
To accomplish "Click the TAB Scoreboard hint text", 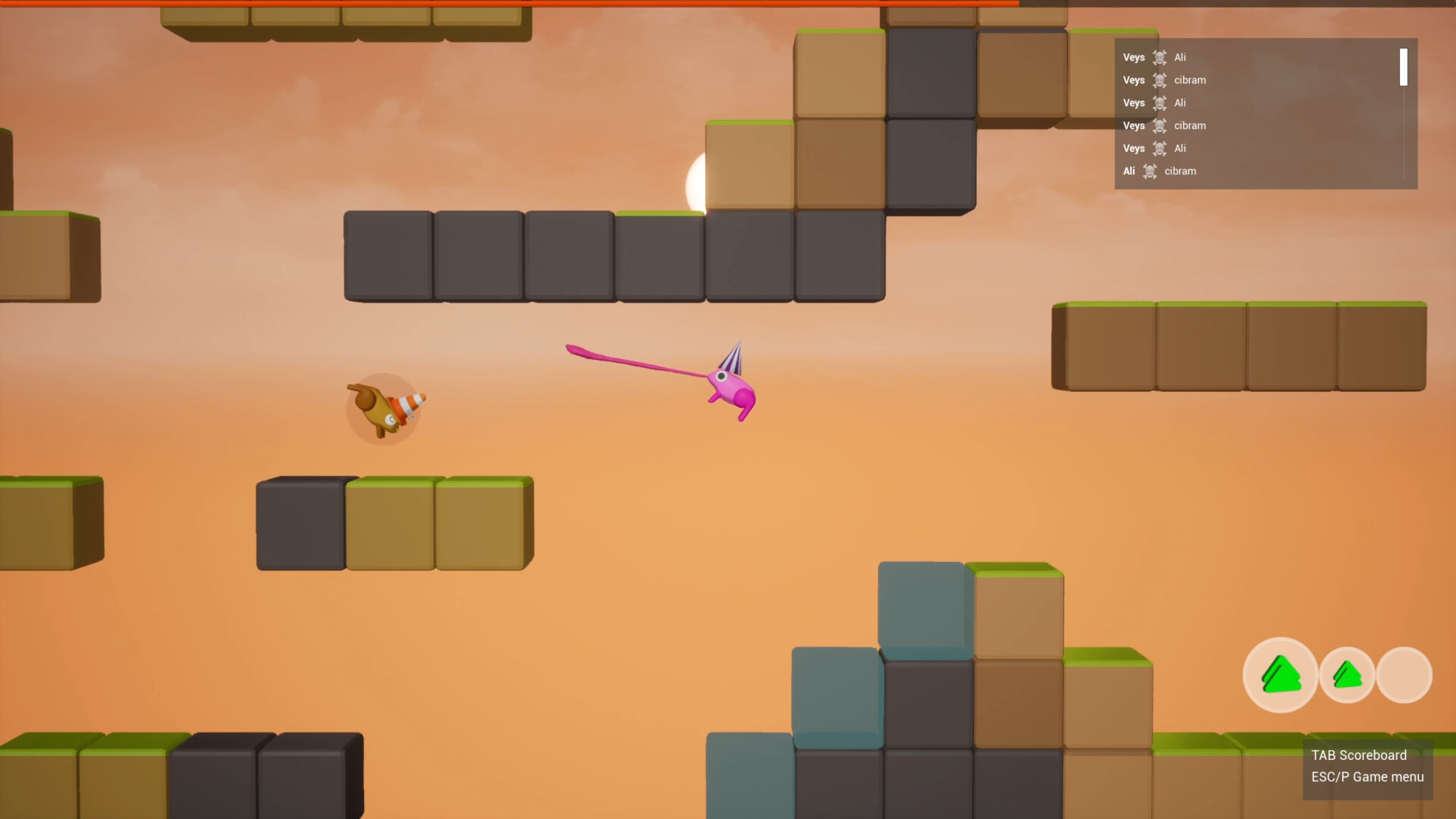I will [1358, 755].
